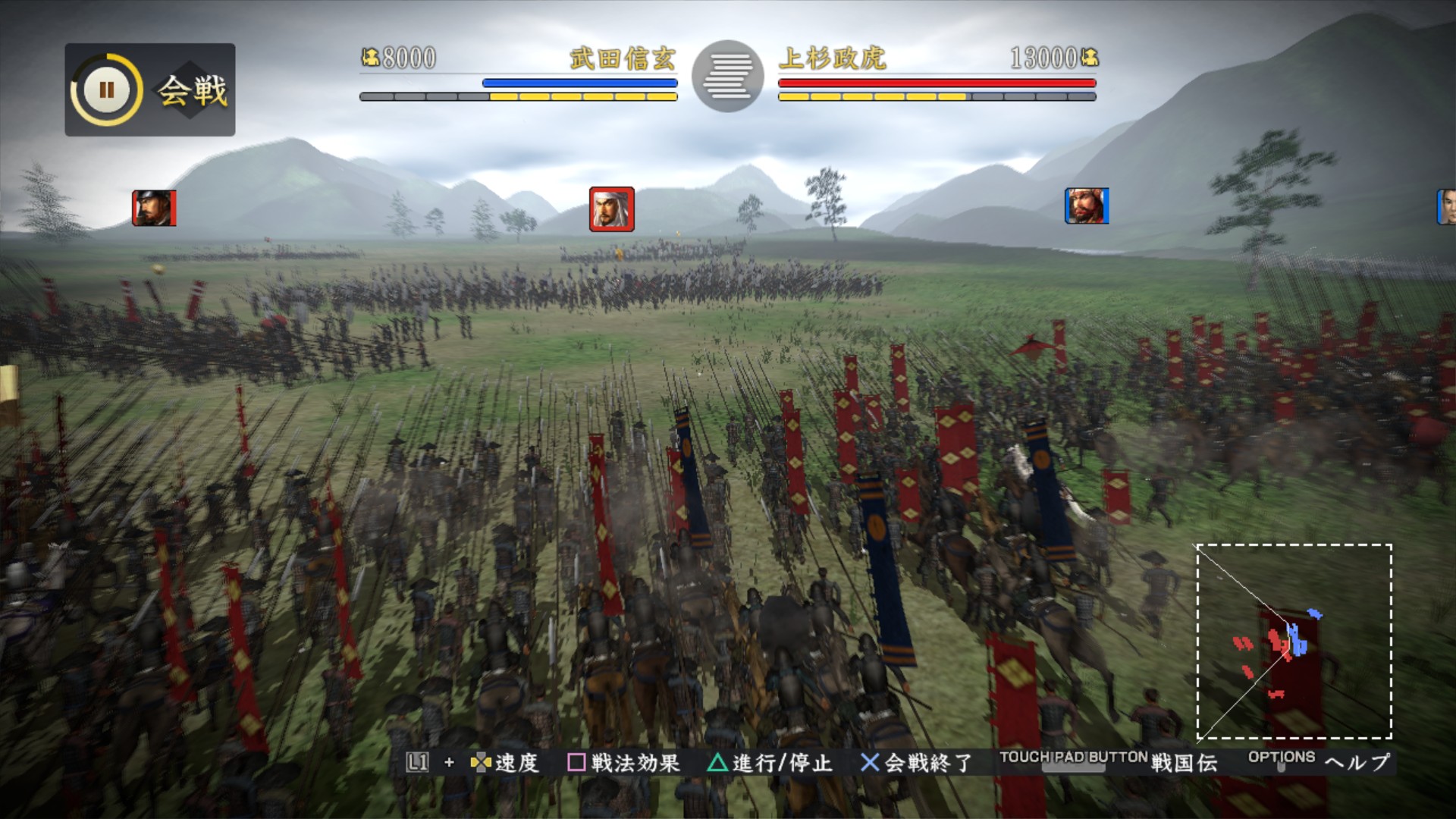
Task: Choose 会戦終了 to end the battle
Action: click(x=916, y=762)
